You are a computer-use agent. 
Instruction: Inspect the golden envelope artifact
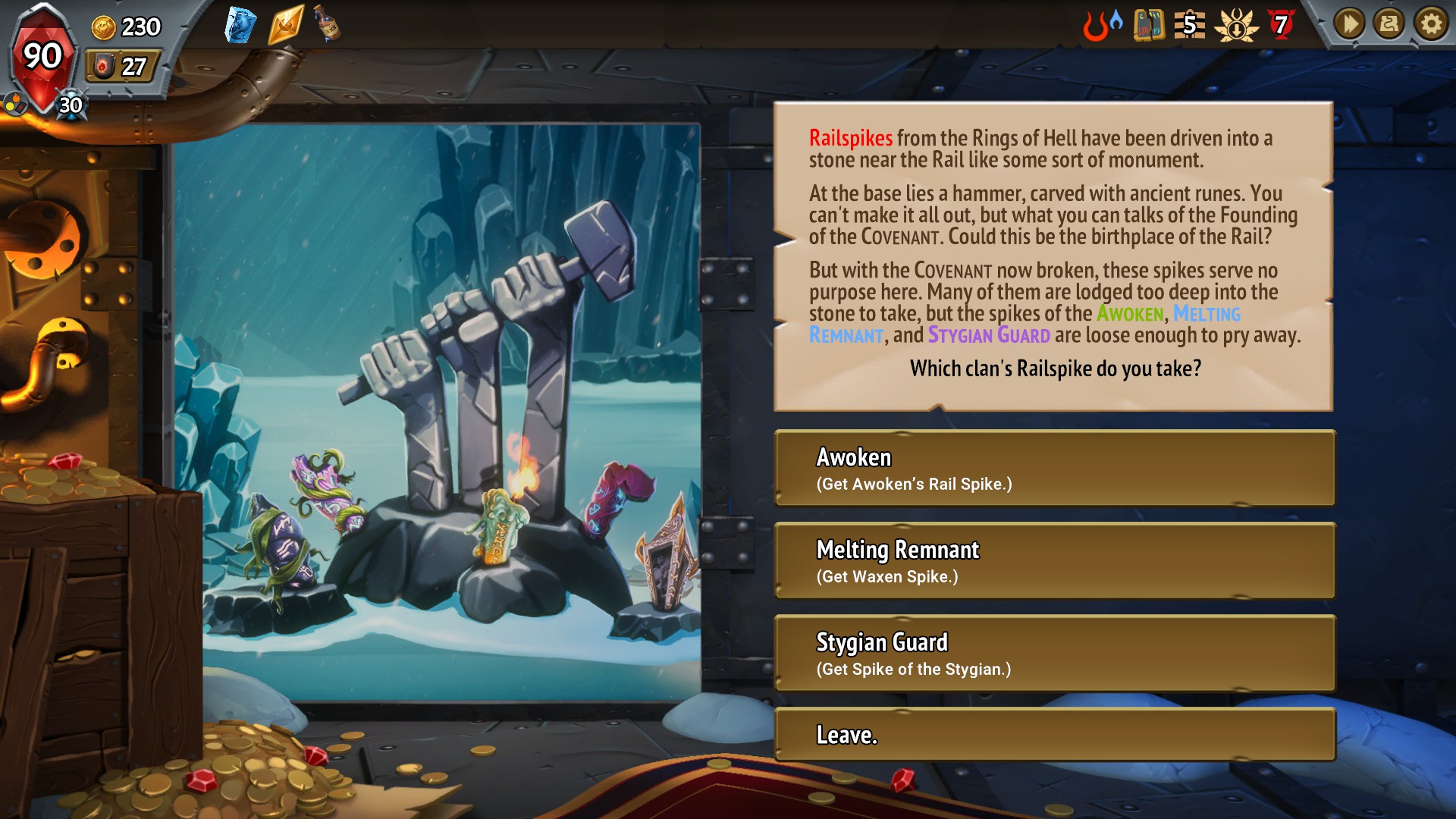285,26
